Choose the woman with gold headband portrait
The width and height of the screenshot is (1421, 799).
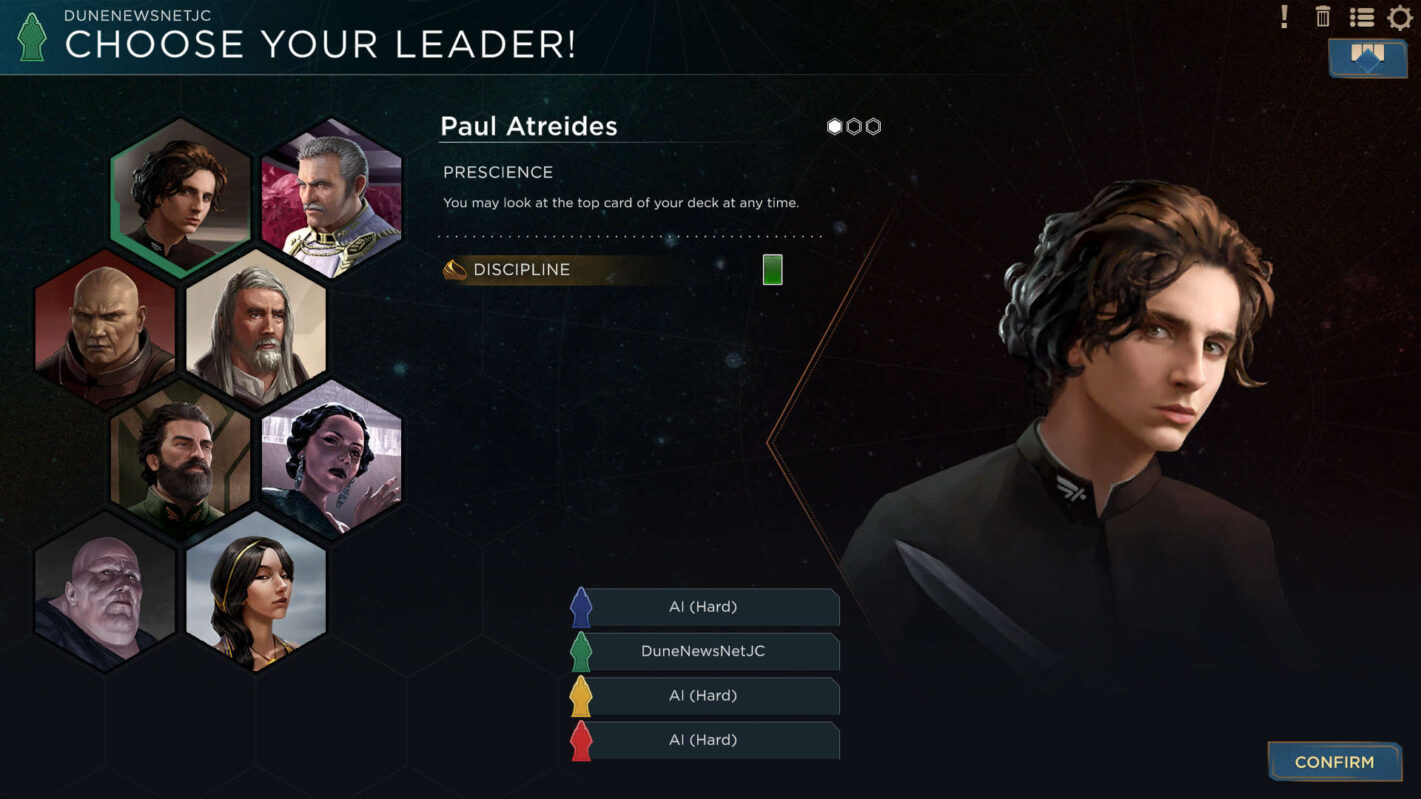click(x=256, y=590)
